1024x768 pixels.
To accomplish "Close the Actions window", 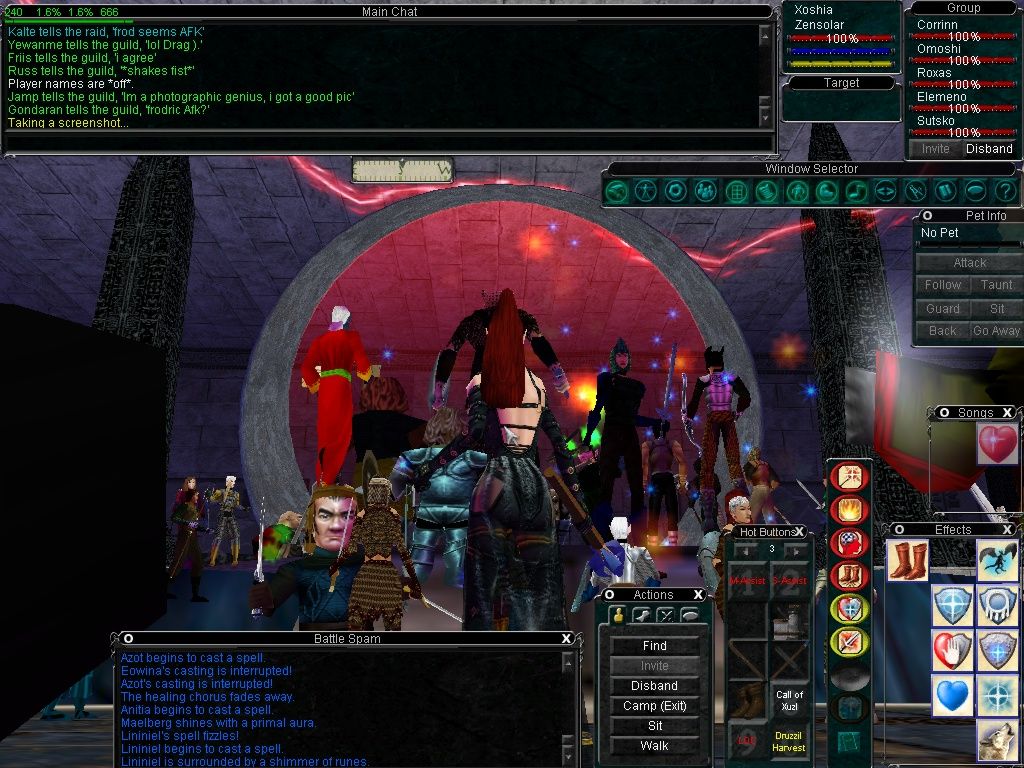I will (698, 595).
